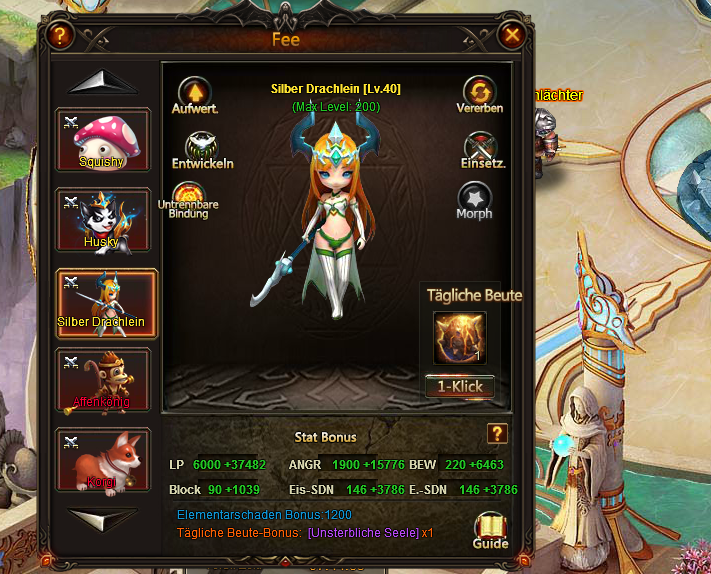Click the Tägliche Beute reward item
Viewport: 711px width, 574px height.
[460, 338]
